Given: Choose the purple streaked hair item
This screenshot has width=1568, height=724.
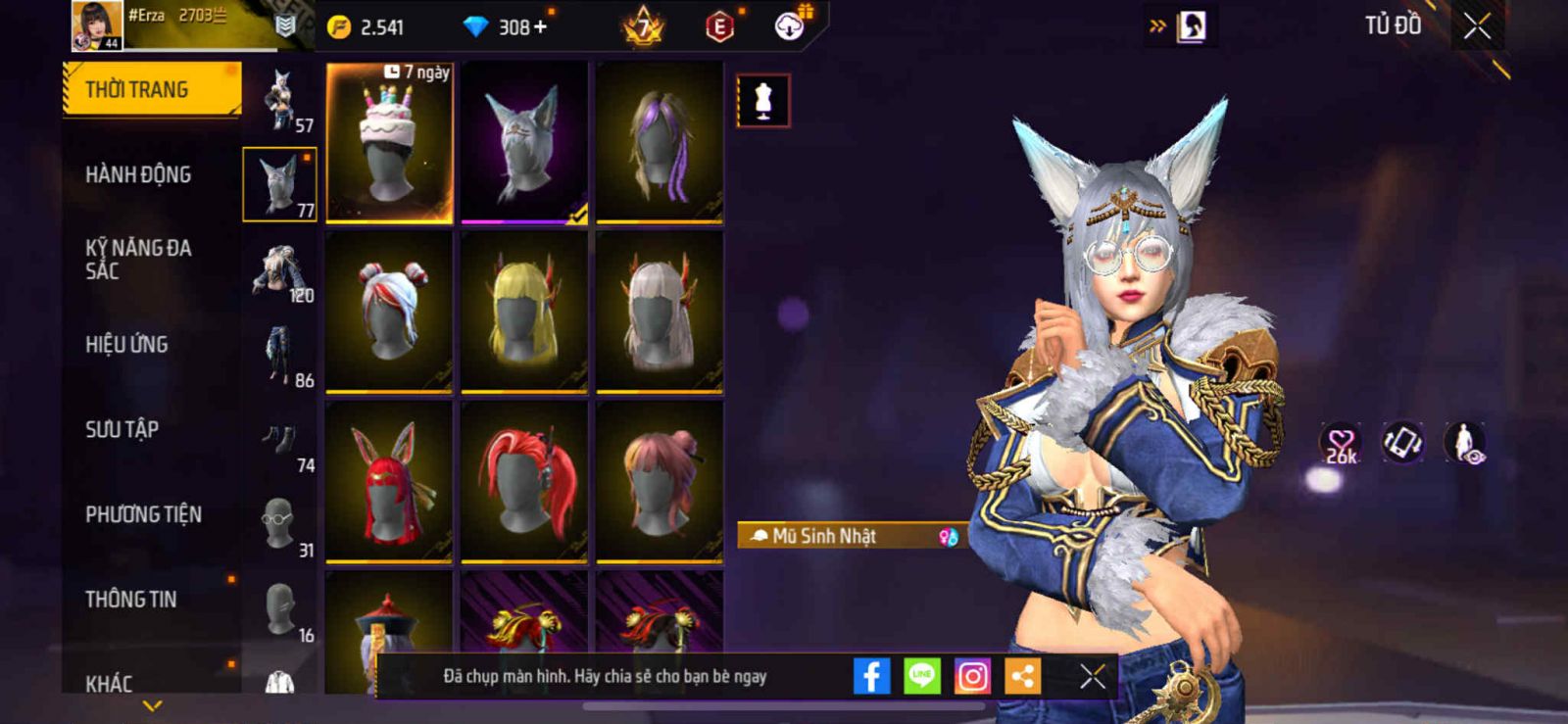Looking at the screenshot, I should 660,143.
